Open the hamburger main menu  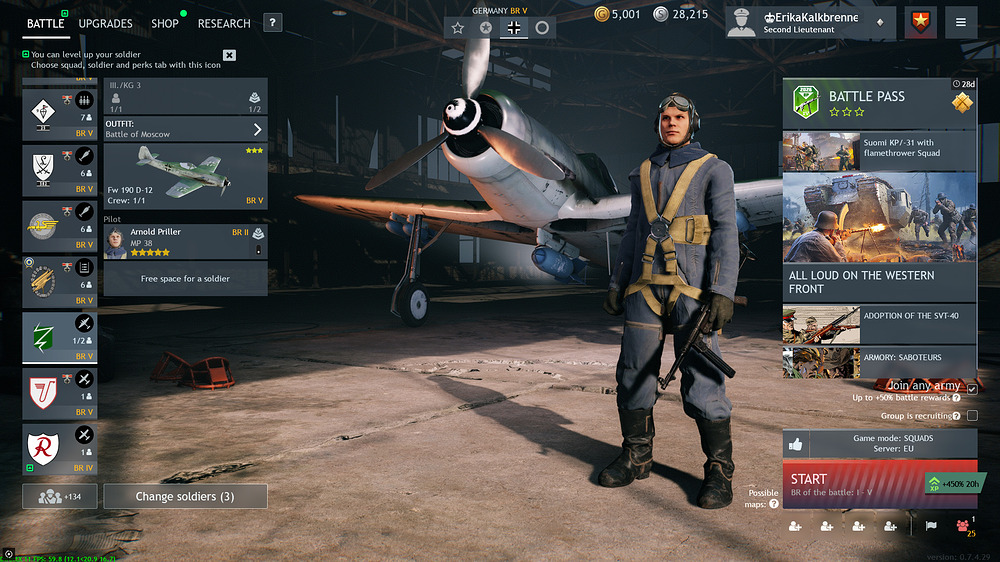[961, 22]
